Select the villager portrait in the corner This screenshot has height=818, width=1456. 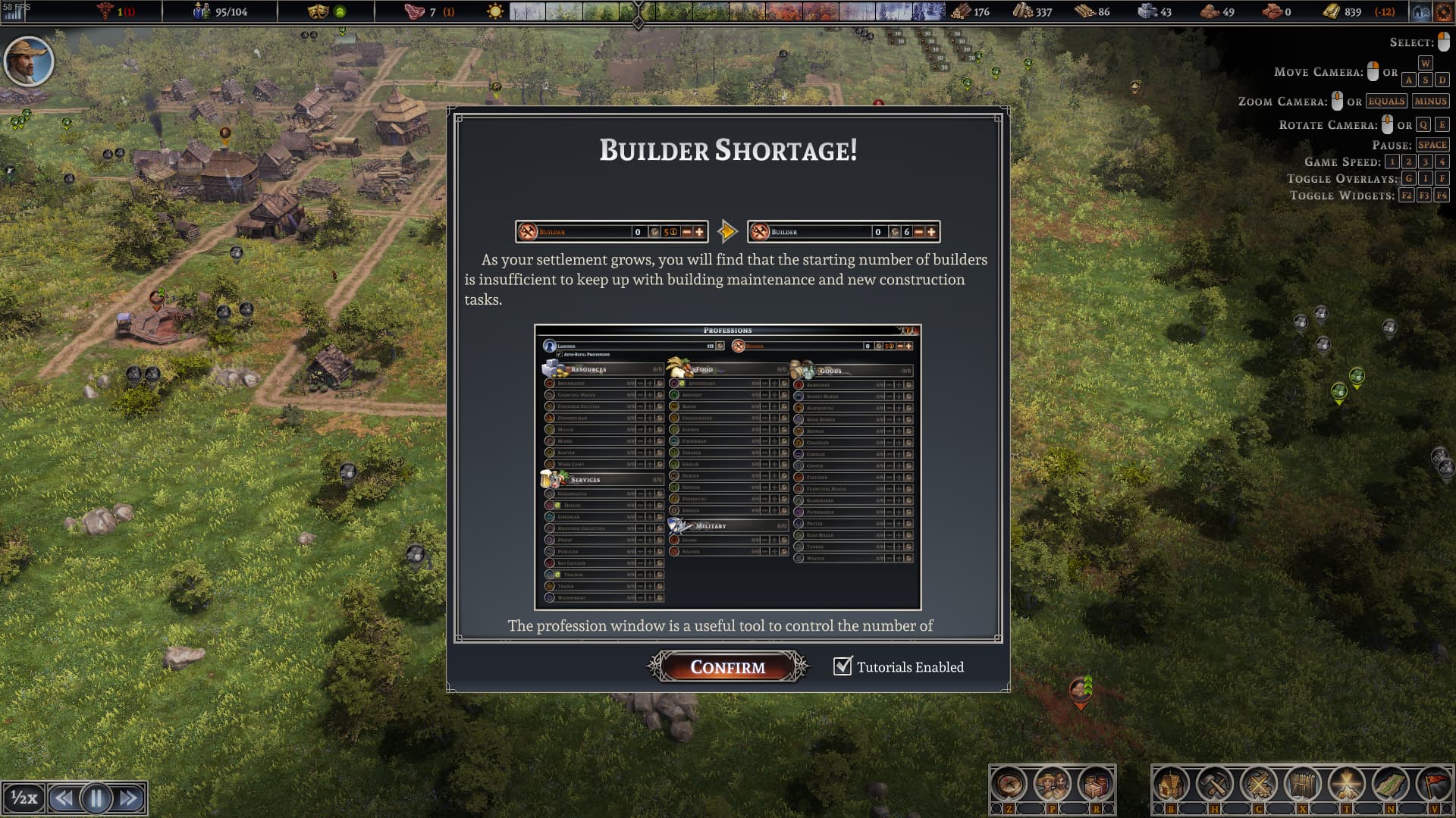pyautogui.click(x=29, y=61)
